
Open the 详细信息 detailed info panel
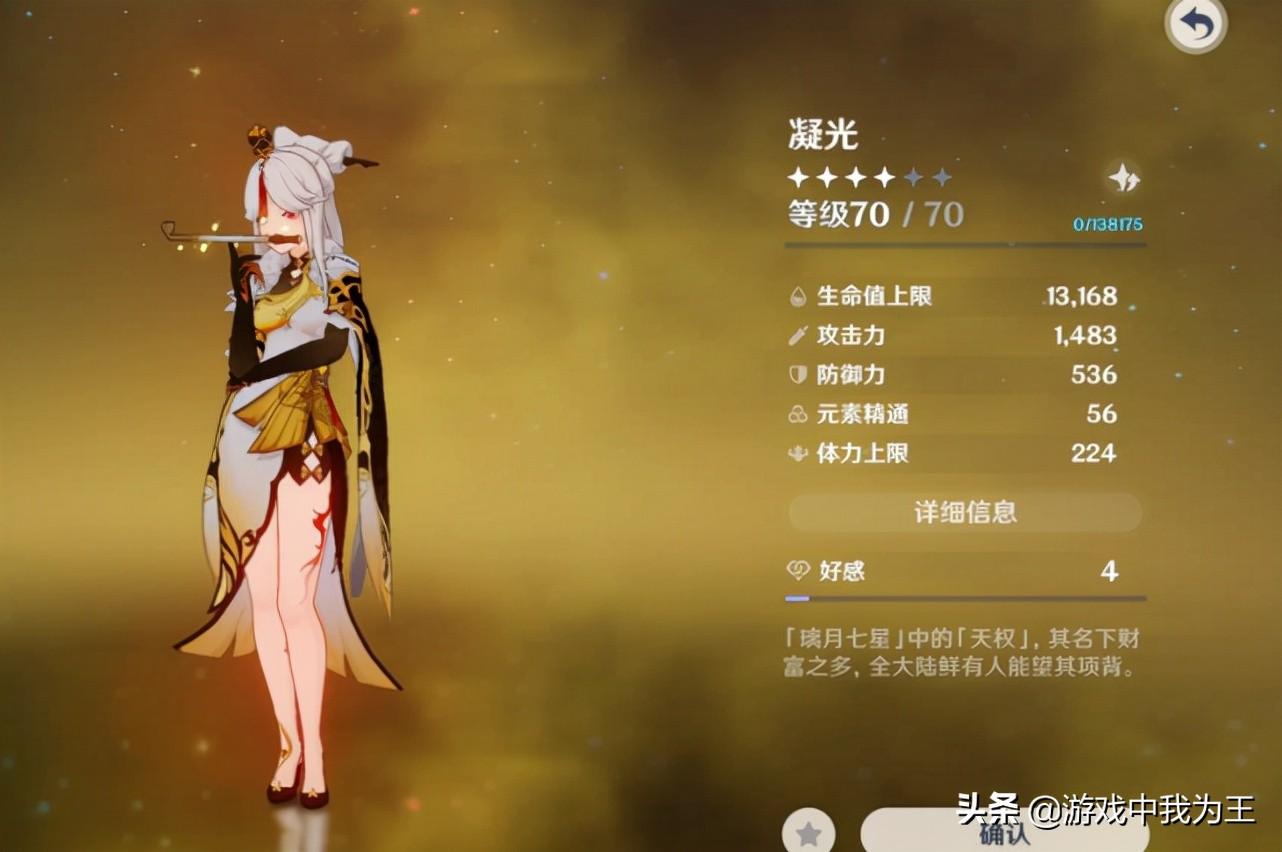[x=963, y=512]
